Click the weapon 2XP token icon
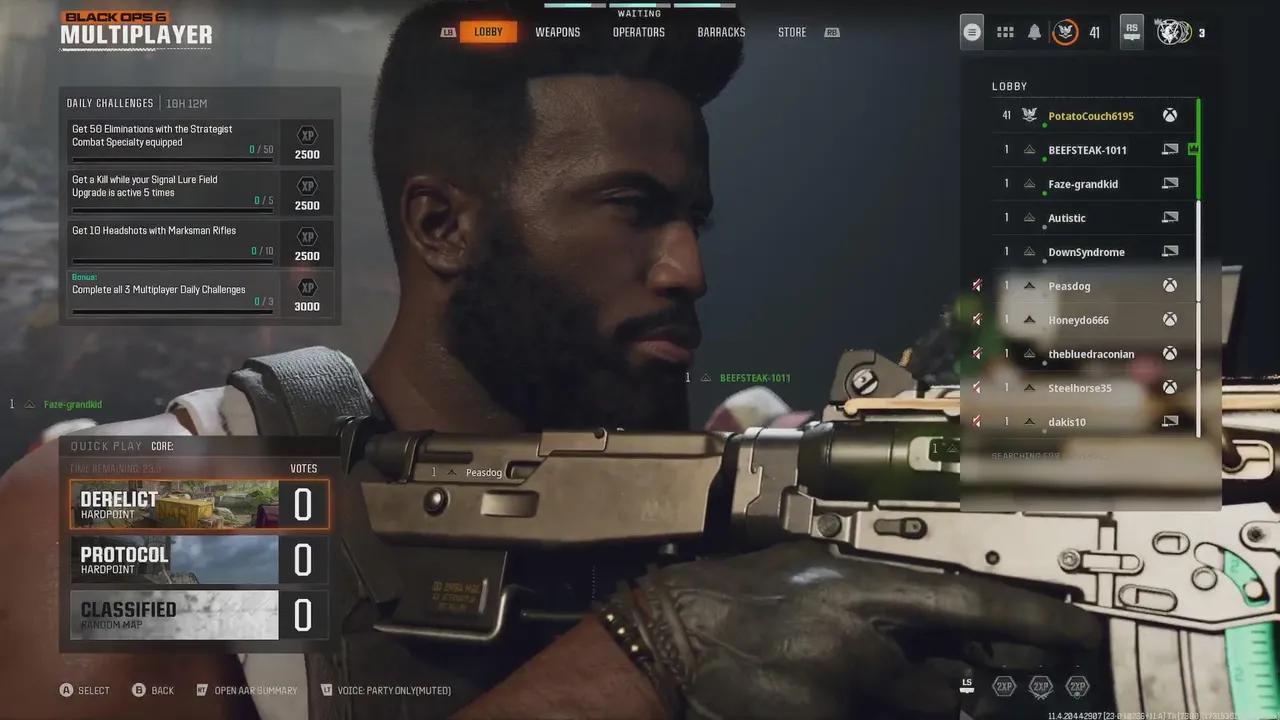The image size is (1280, 720). [x=1042, y=687]
